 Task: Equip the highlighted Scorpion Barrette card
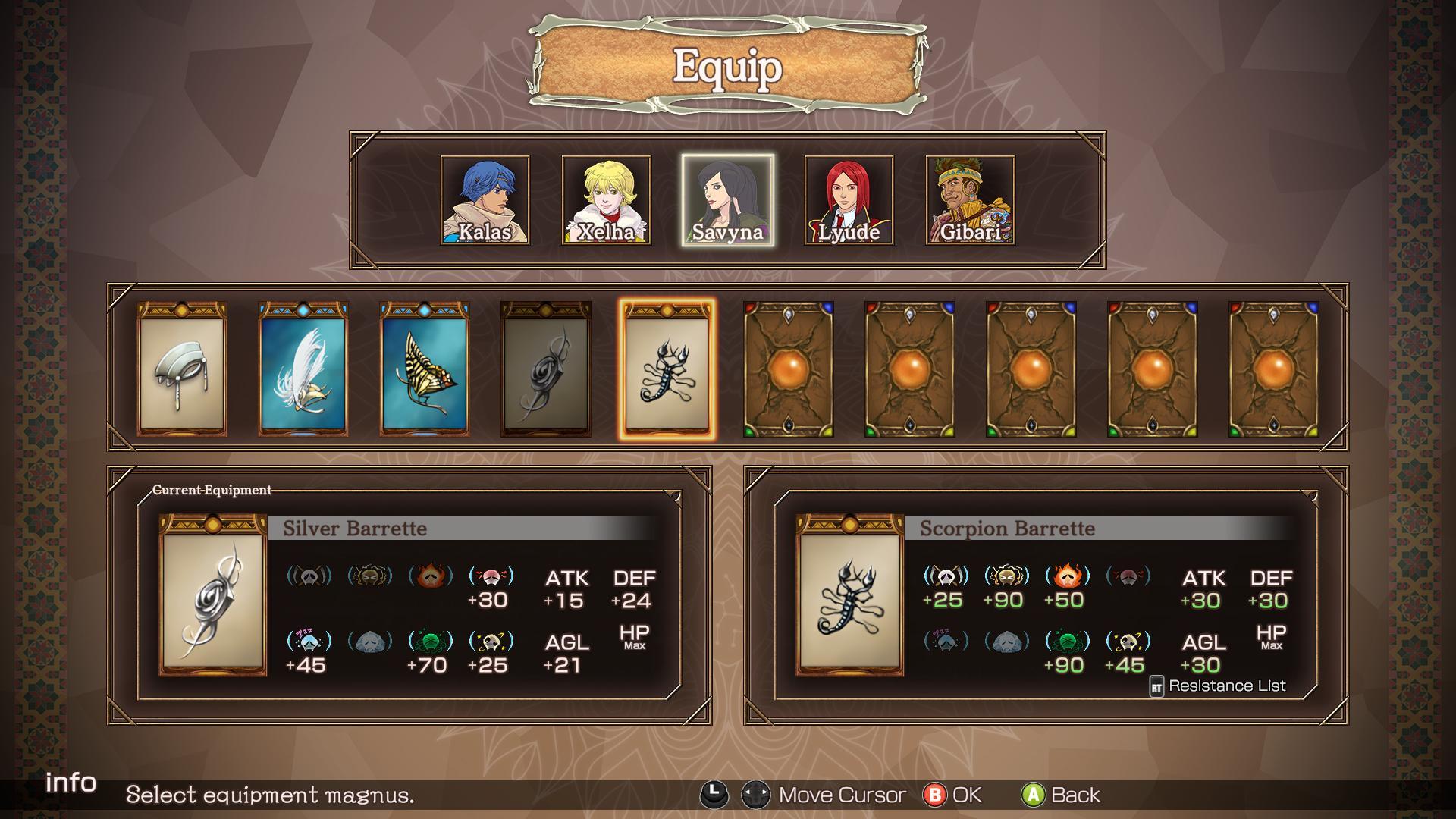(667, 369)
